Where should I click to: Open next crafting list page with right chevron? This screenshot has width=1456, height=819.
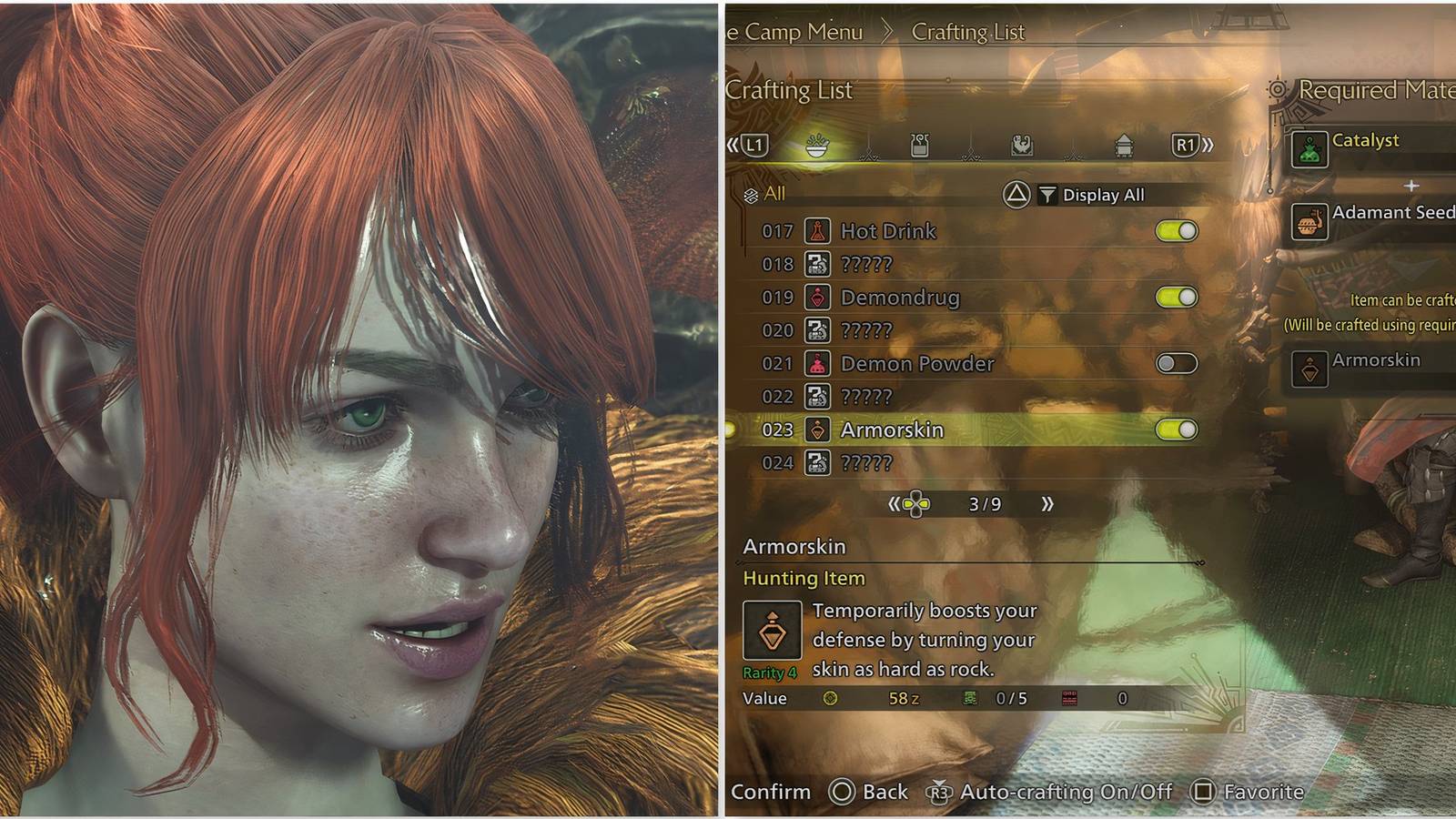(1048, 504)
